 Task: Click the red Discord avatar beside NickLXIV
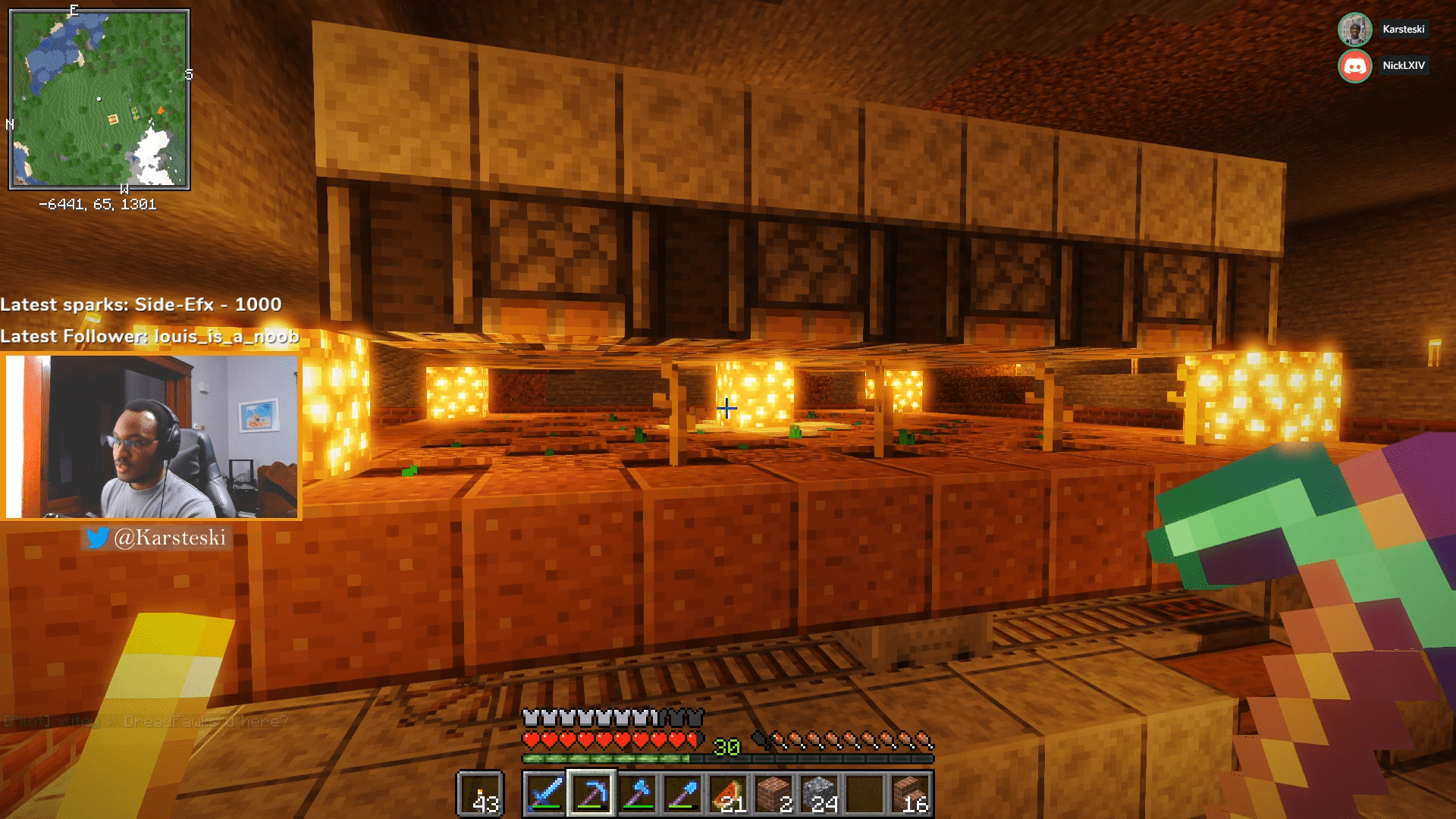coord(1354,66)
